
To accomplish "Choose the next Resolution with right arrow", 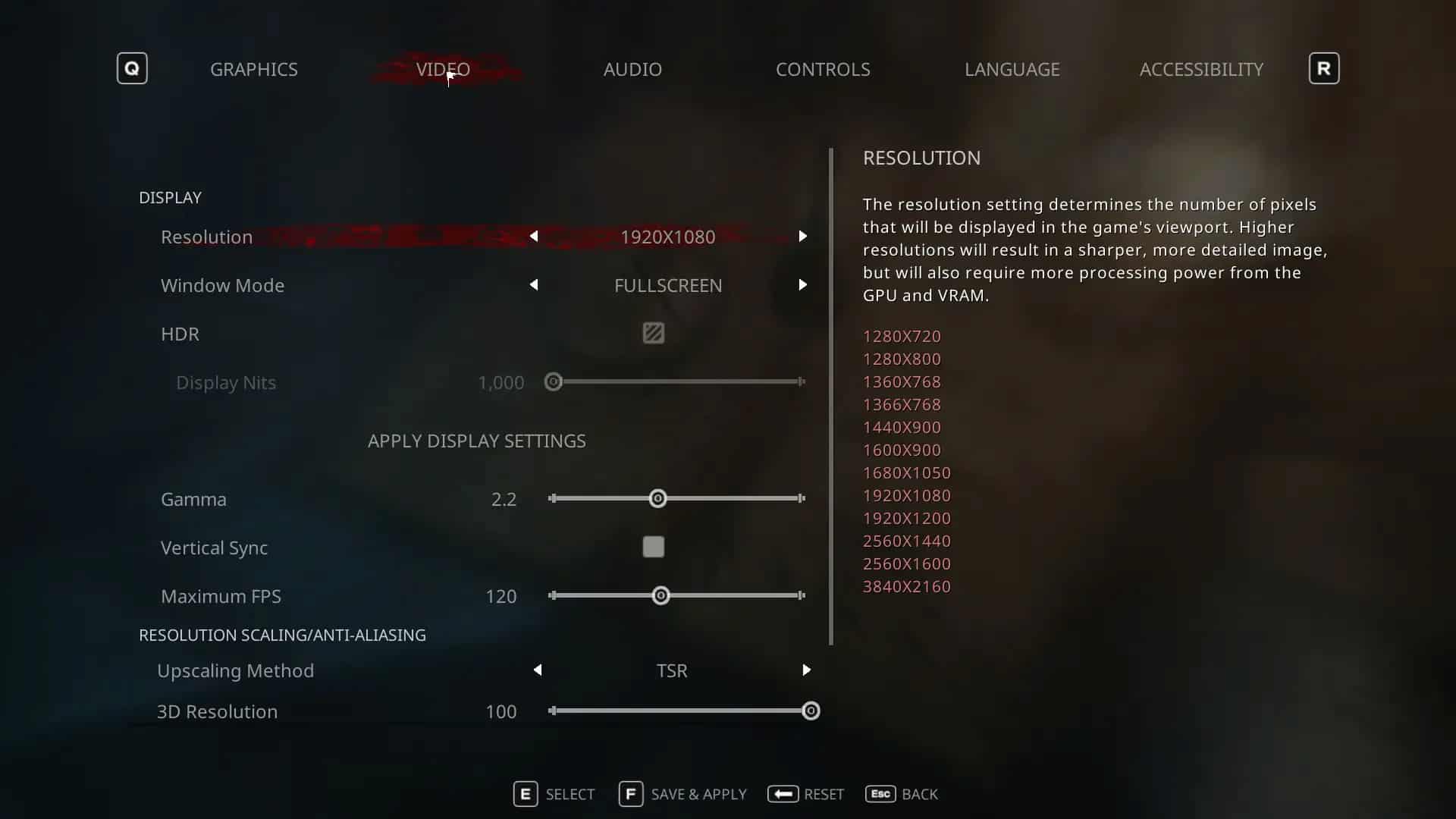I will (x=802, y=237).
